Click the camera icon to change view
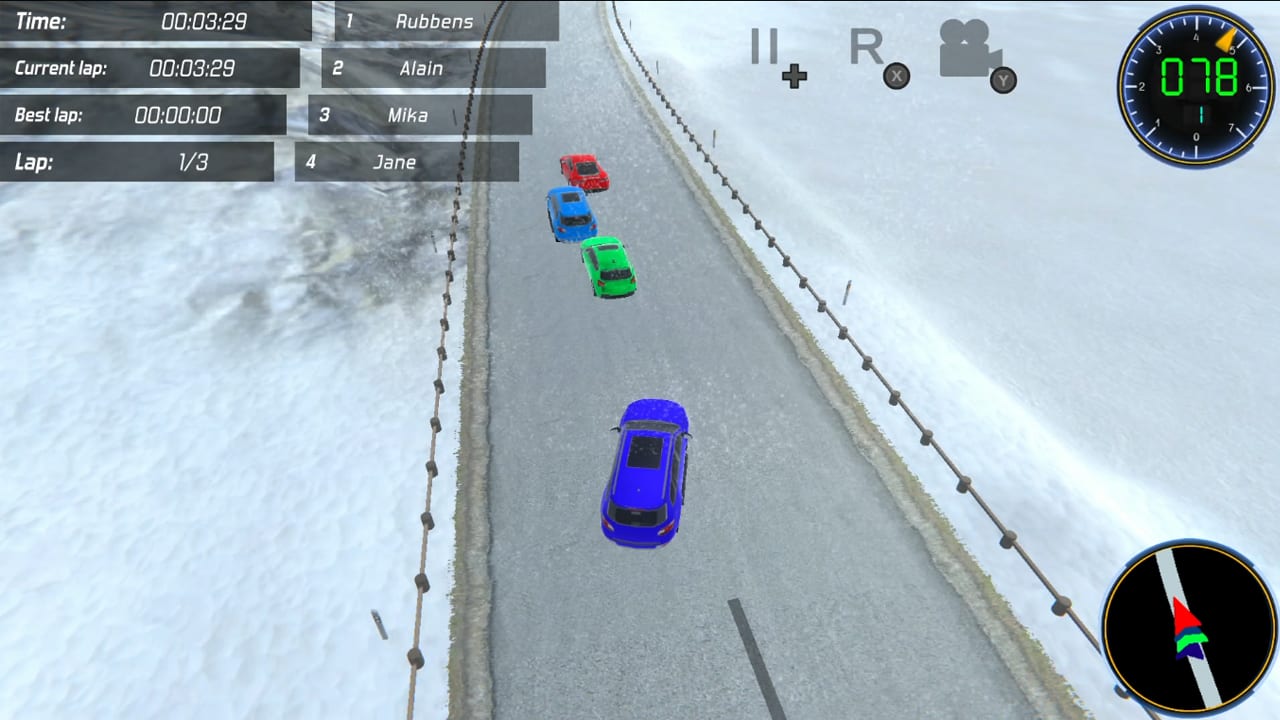This screenshot has height=720, width=1280. click(966, 48)
